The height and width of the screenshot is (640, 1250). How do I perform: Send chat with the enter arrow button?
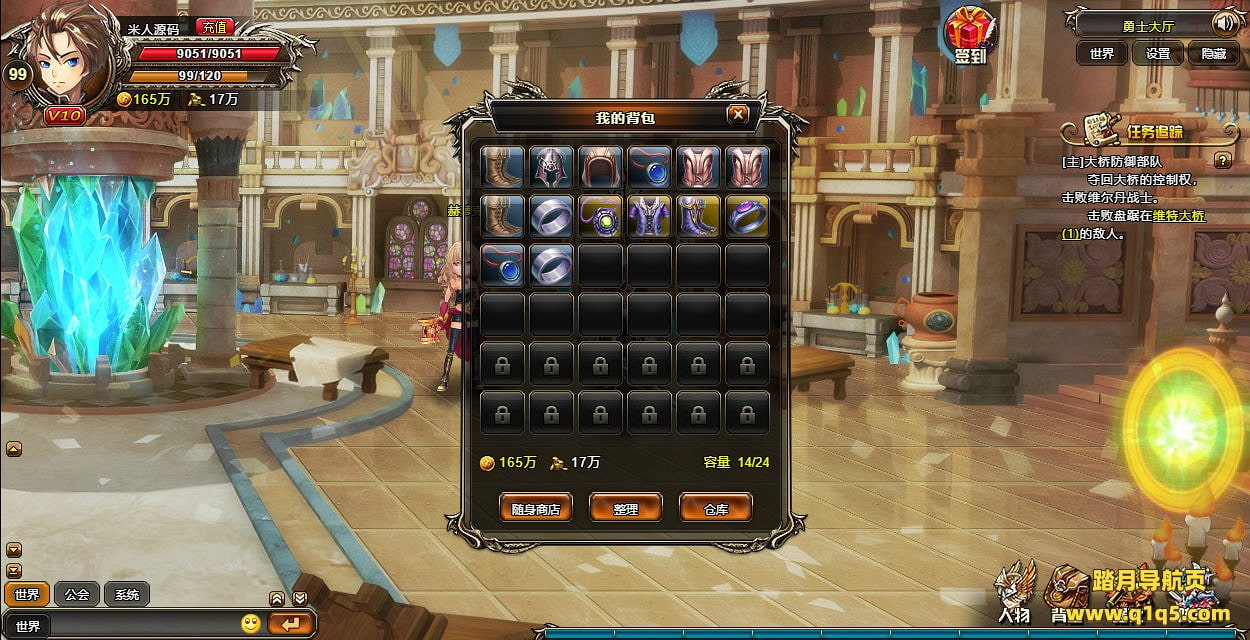pyautogui.click(x=291, y=624)
